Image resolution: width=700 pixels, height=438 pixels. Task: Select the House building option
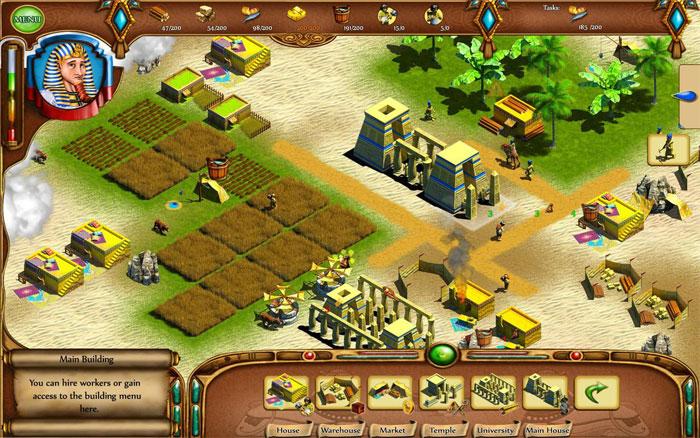click(x=286, y=393)
